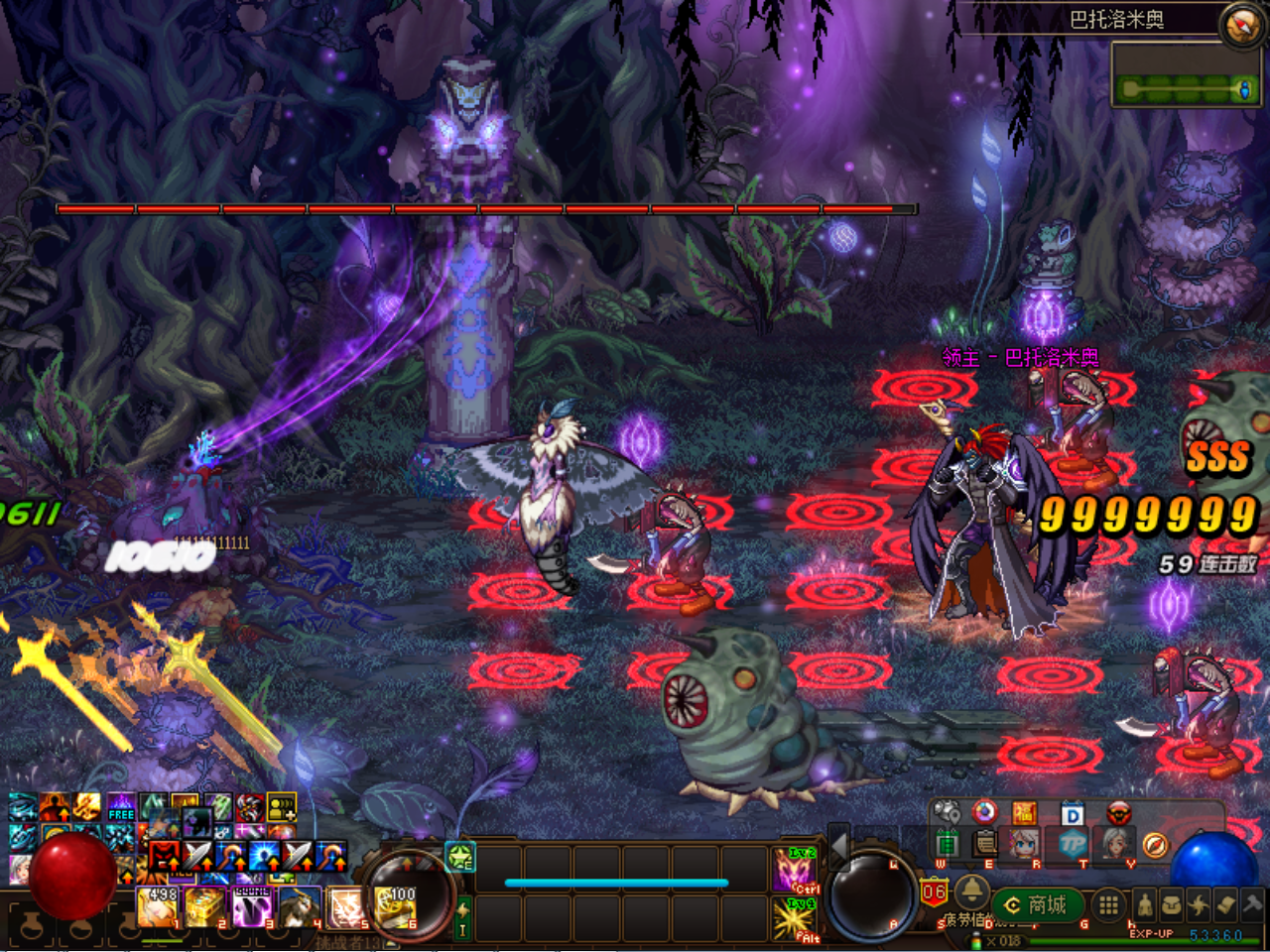
Task: Click the red demon emblem event icon
Action: tap(1118, 814)
